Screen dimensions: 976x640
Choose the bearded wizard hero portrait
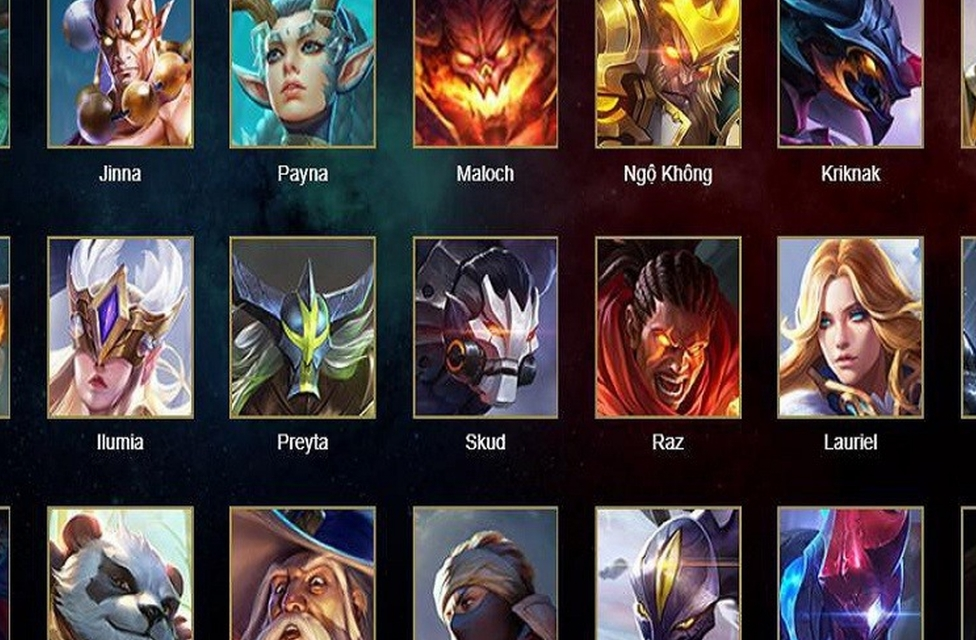click(x=302, y=574)
